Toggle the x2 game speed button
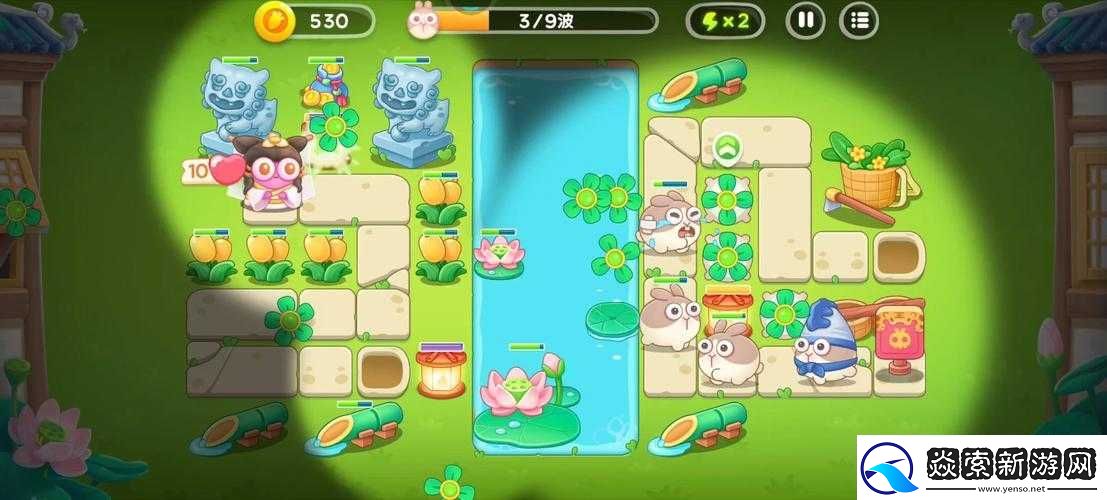The image size is (1107, 500). (x=725, y=20)
